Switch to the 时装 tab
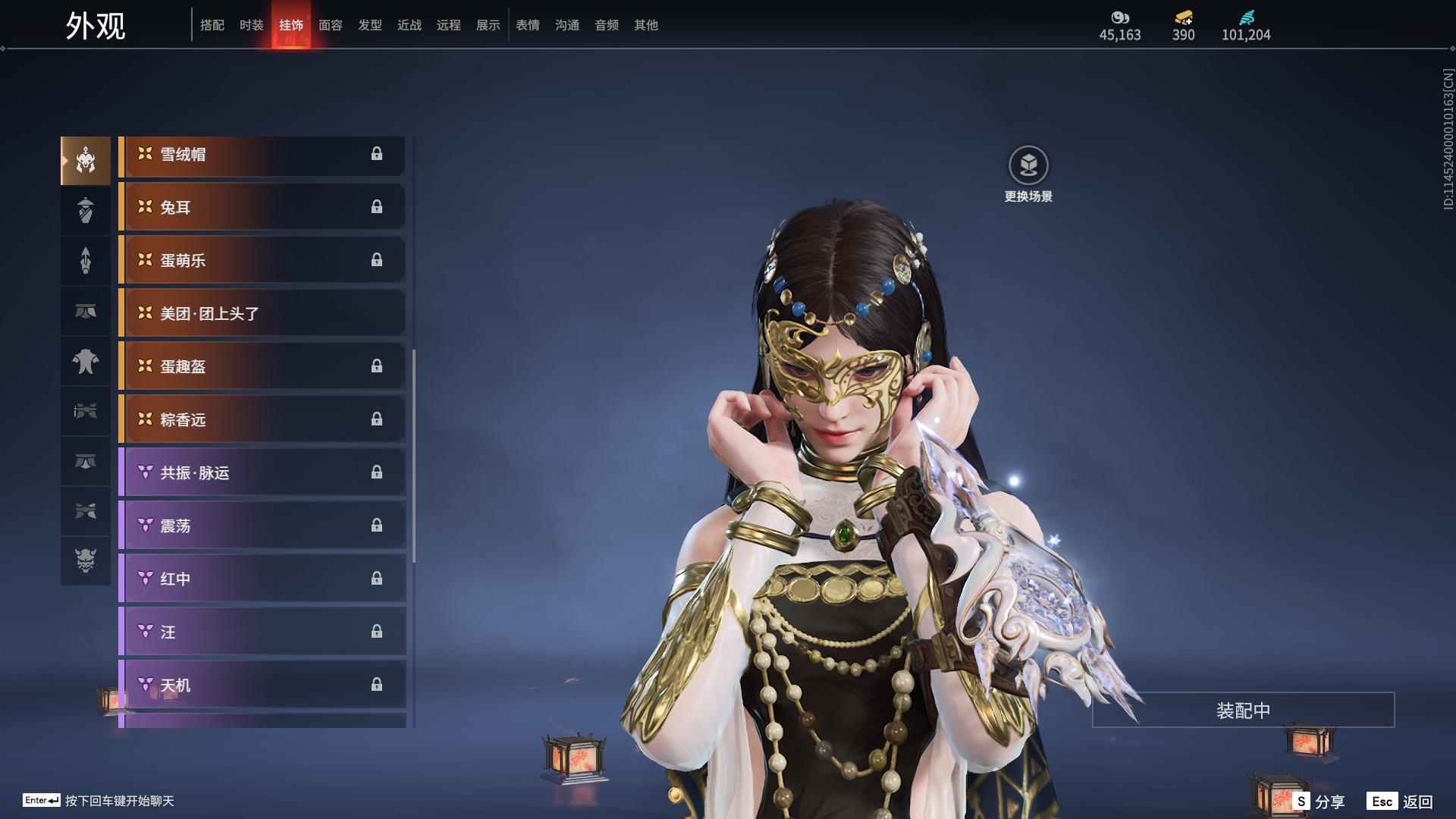 (251, 25)
